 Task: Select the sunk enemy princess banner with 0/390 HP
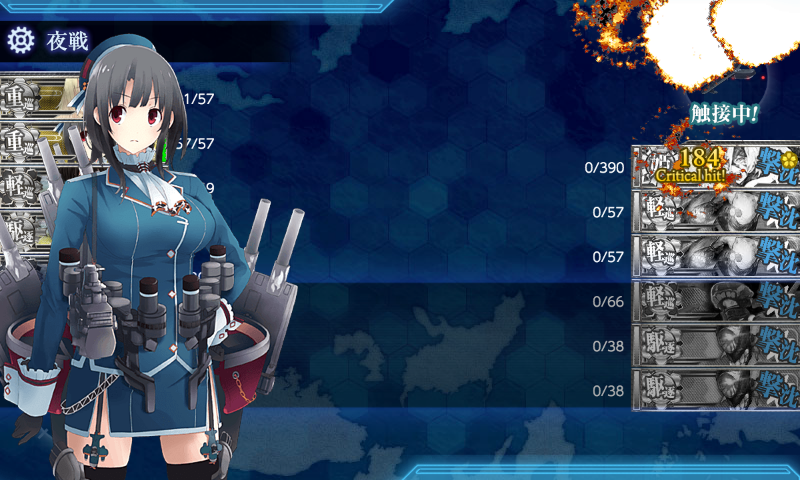click(715, 167)
